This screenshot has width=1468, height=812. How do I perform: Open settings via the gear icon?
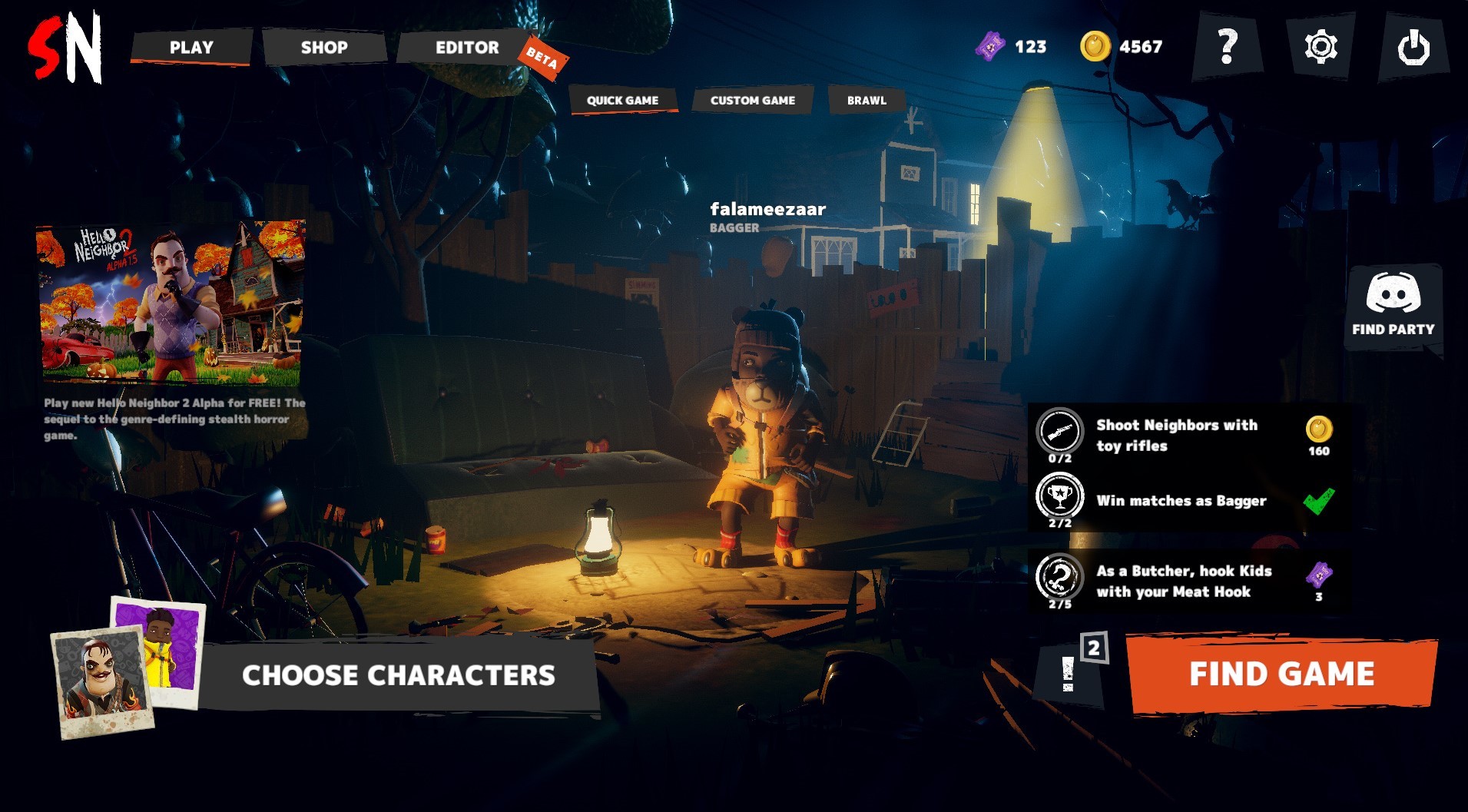(x=1321, y=48)
